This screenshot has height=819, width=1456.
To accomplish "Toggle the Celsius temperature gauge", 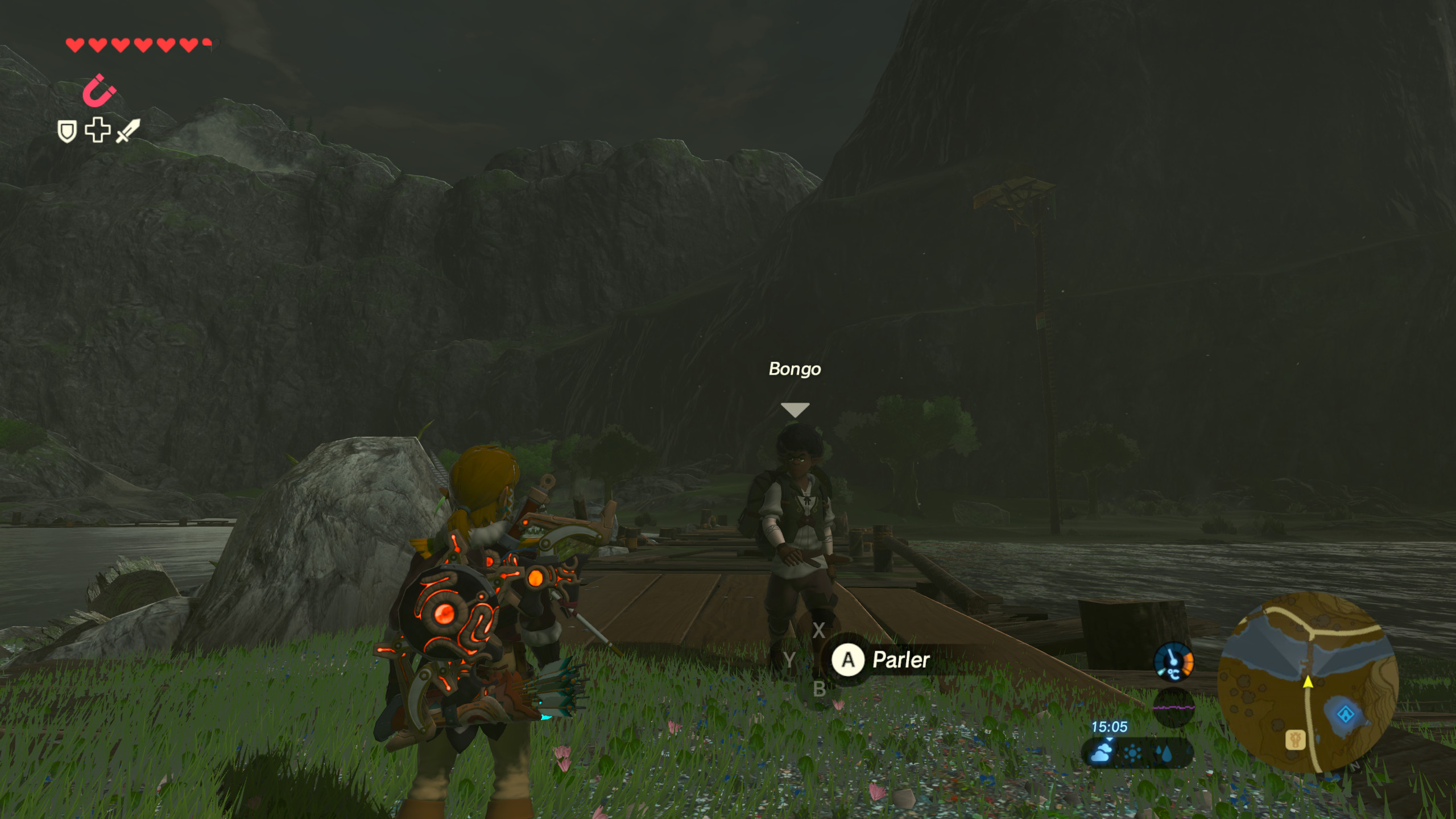I will [1173, 663].
